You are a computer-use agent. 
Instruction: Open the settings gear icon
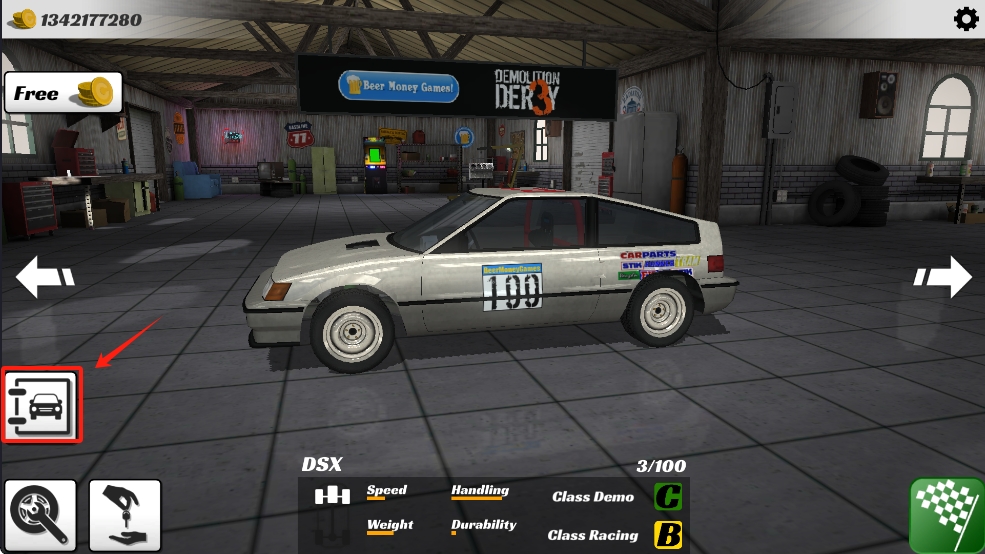point(966,19)
